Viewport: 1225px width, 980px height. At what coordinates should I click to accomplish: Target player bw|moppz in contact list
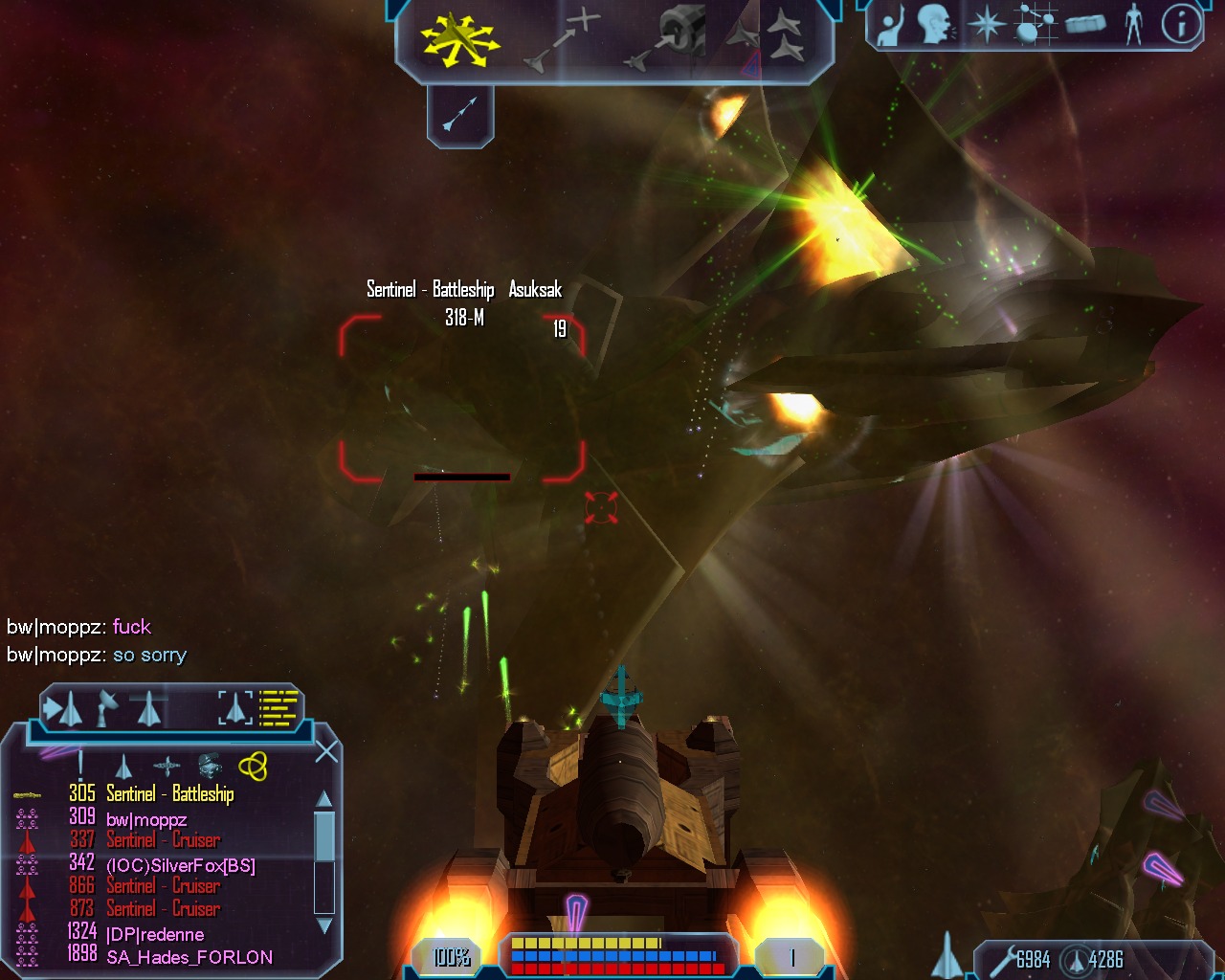point(146,819)
